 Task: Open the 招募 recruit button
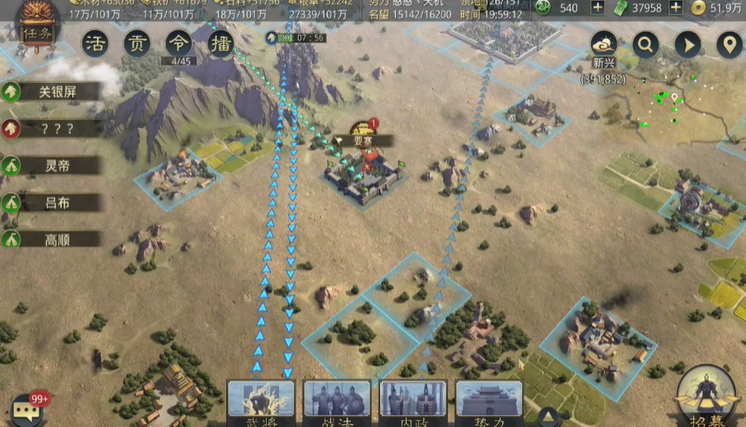[x=707, y=397]
